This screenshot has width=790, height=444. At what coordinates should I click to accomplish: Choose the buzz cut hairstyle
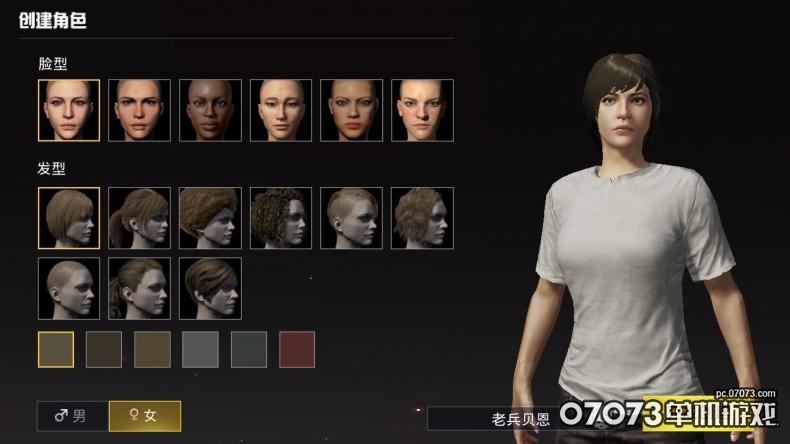(x=69, y=289)
